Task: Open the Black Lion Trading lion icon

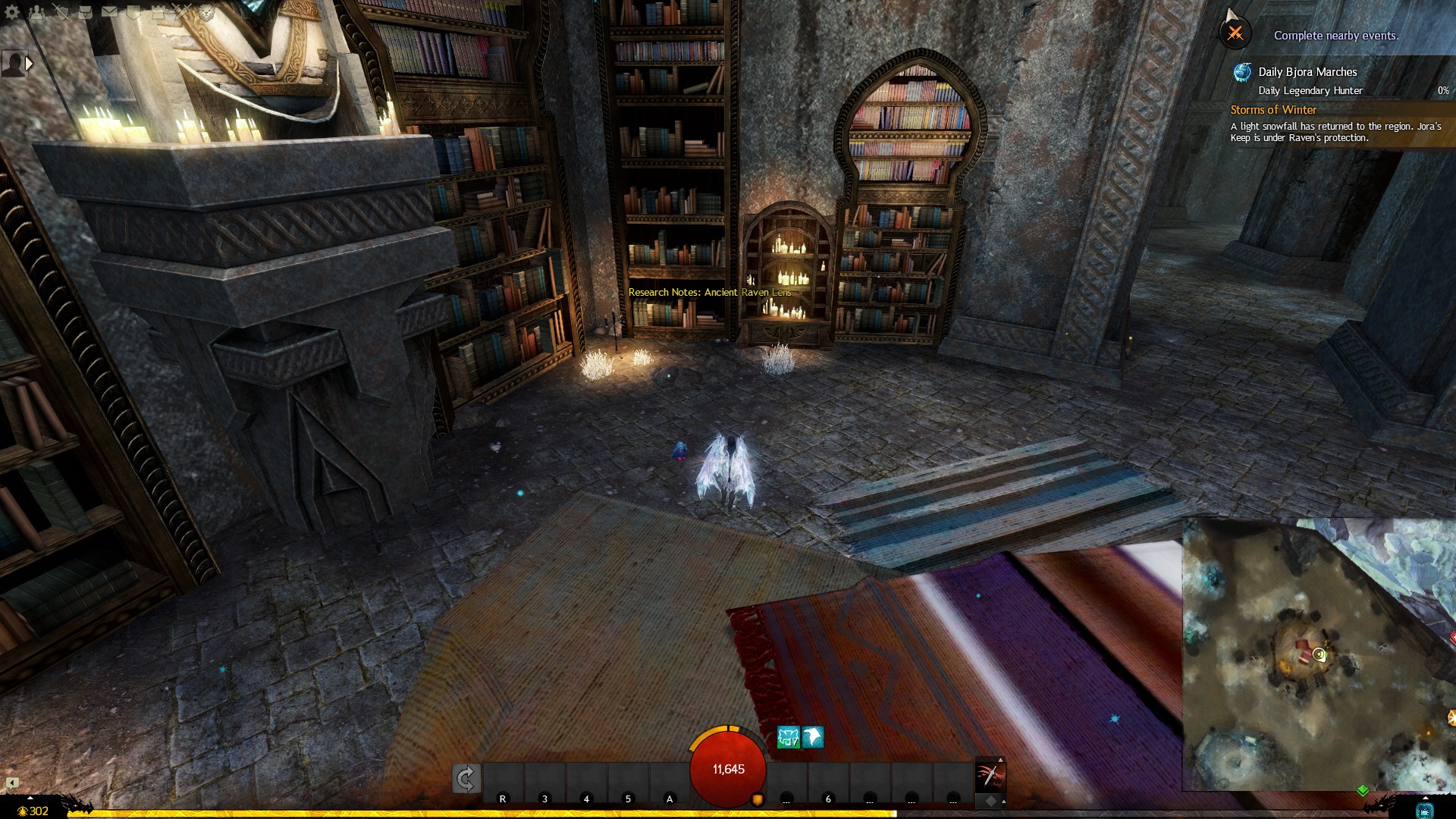Action: 206,11
